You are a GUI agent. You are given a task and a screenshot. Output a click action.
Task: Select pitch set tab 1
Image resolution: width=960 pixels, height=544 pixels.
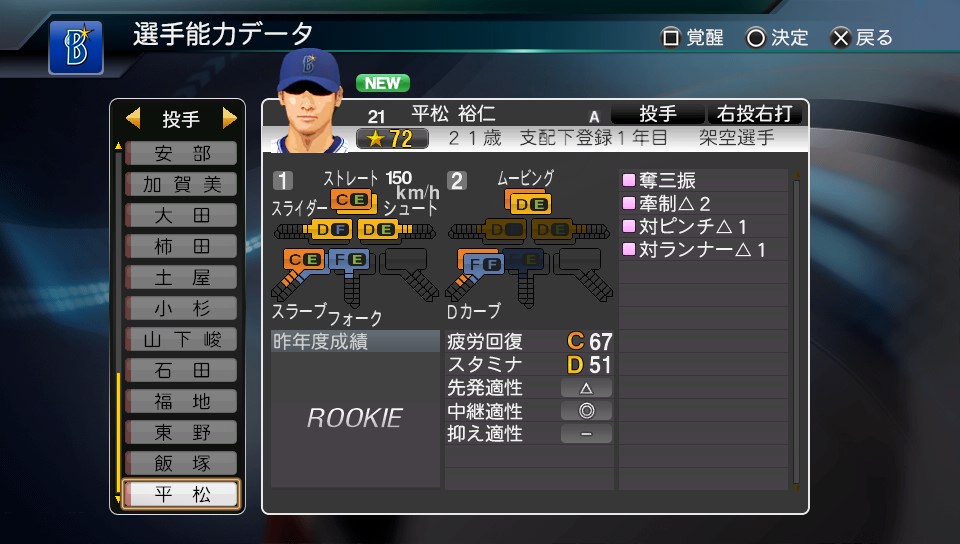point(283,181)
